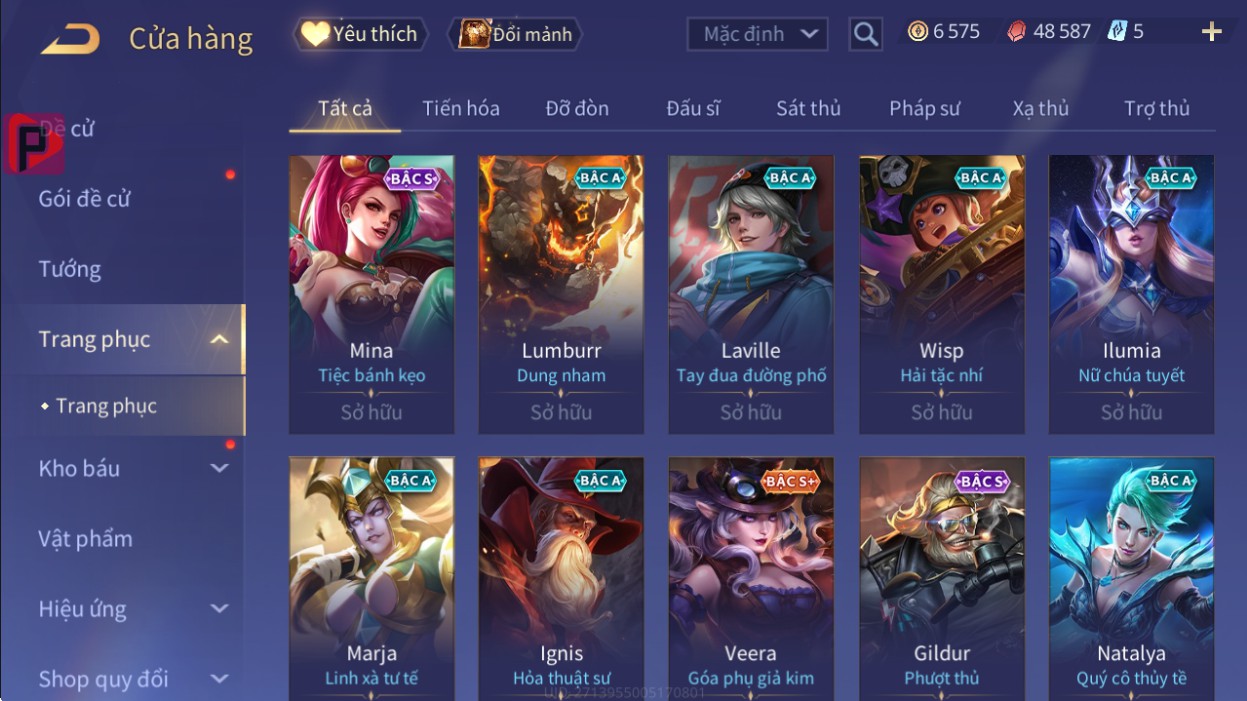Choose the Trợ thủ tab
This screenshot has height=701, width=1247.
tap(1156, 108)
